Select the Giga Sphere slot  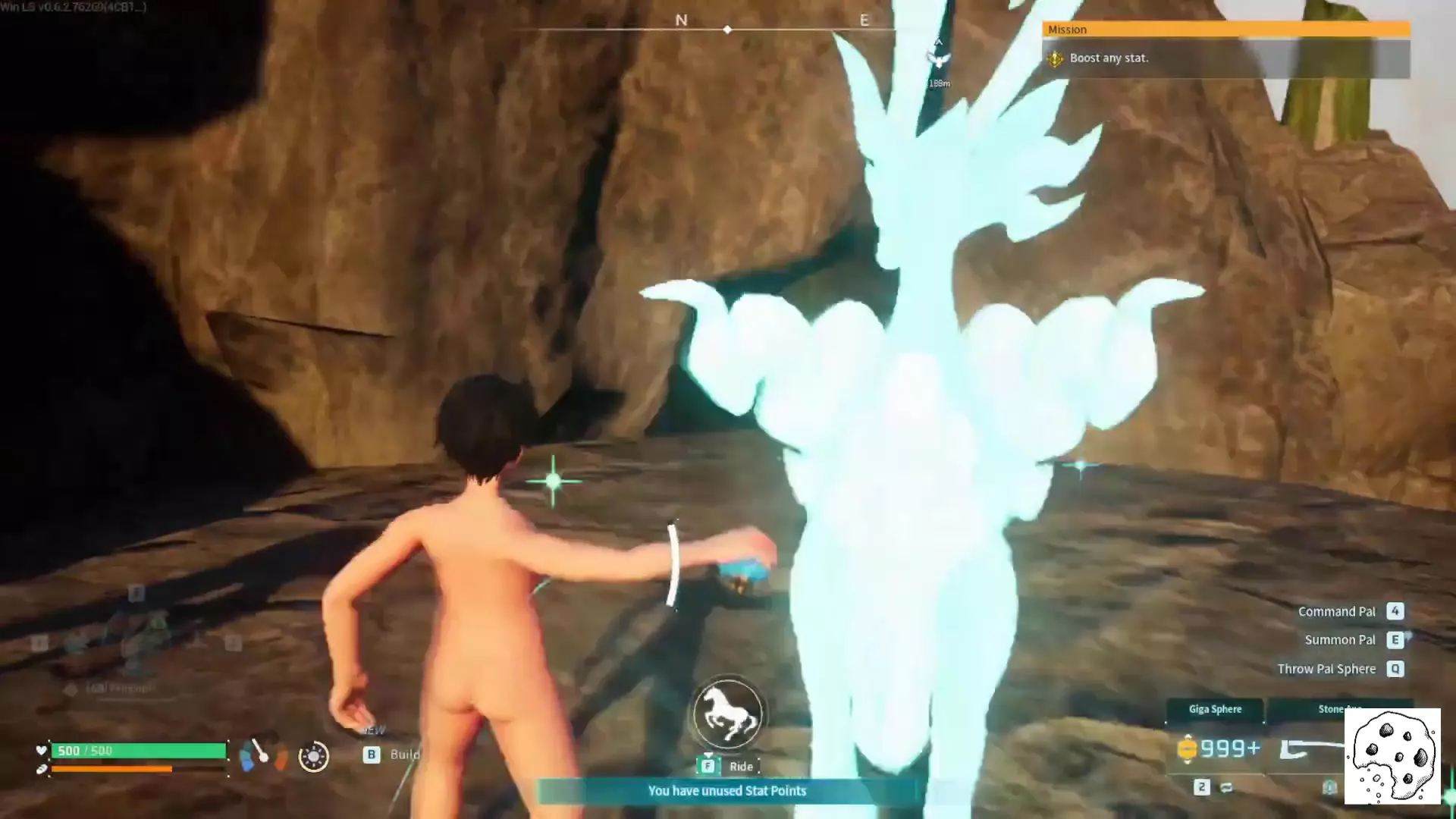pos(1215,709)
